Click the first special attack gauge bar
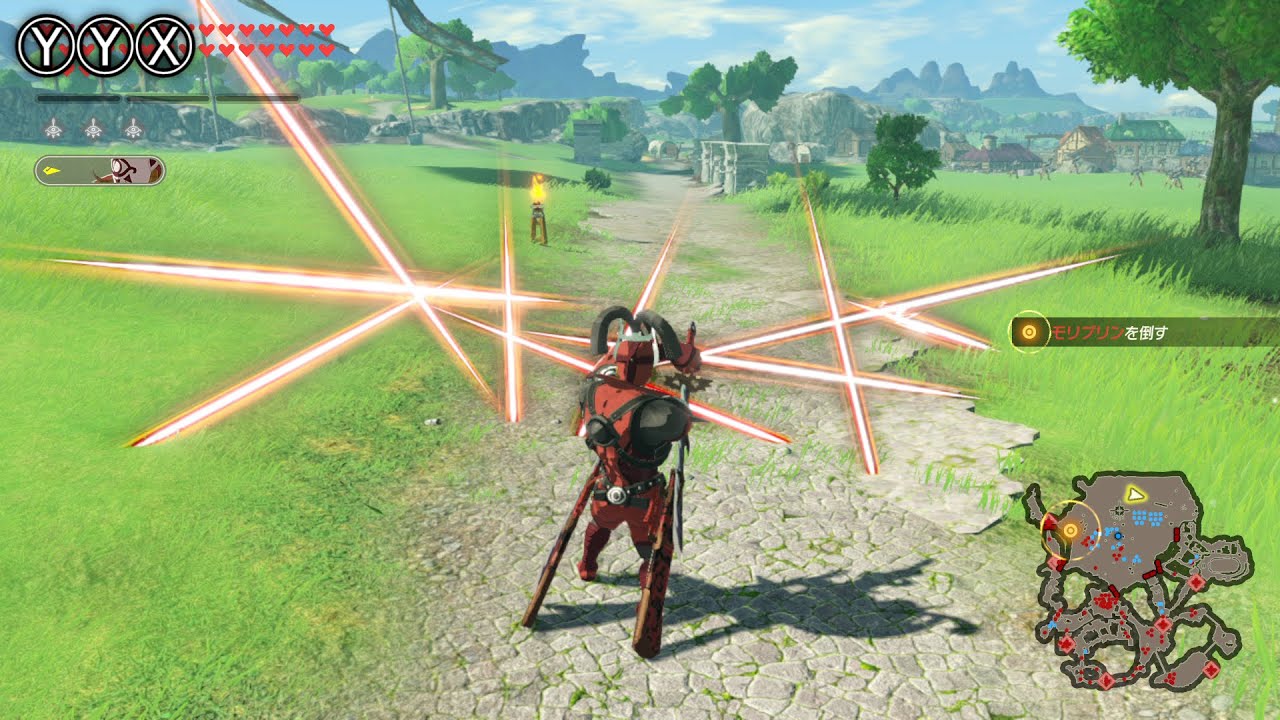Viewport: 1280px width, 720px height. (77, 97)
